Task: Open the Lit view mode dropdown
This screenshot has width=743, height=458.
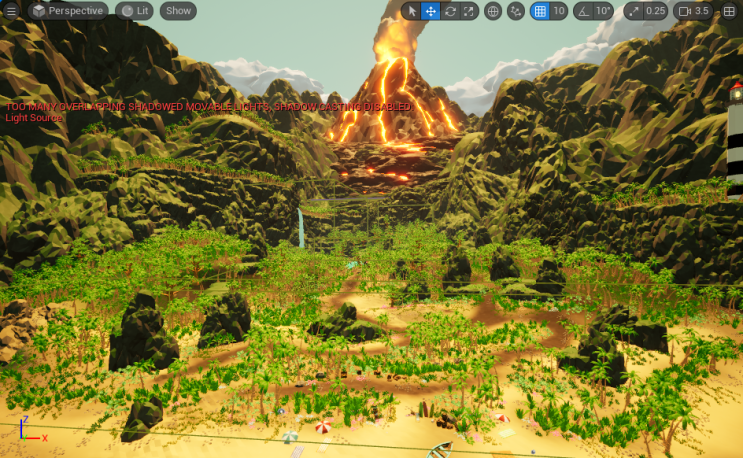Action: (x=134, y=11)
